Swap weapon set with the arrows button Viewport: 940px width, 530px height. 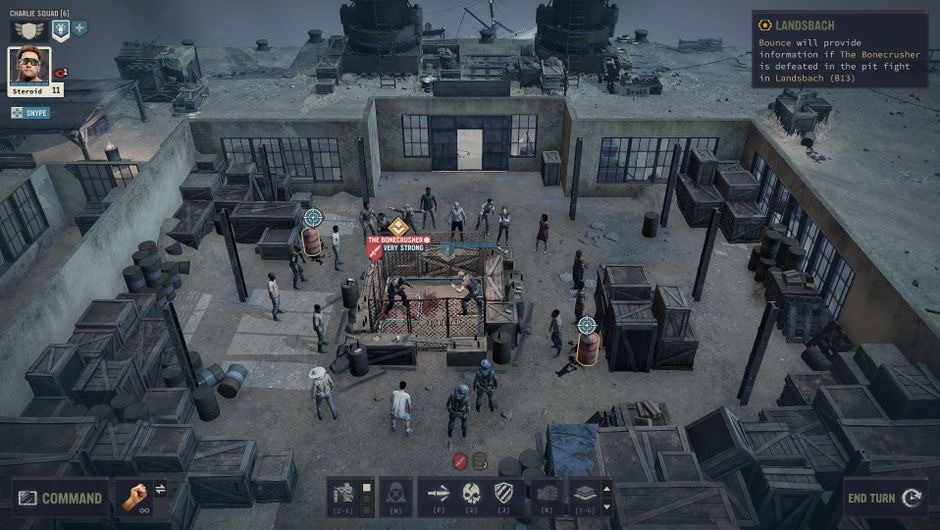point(160,489)
